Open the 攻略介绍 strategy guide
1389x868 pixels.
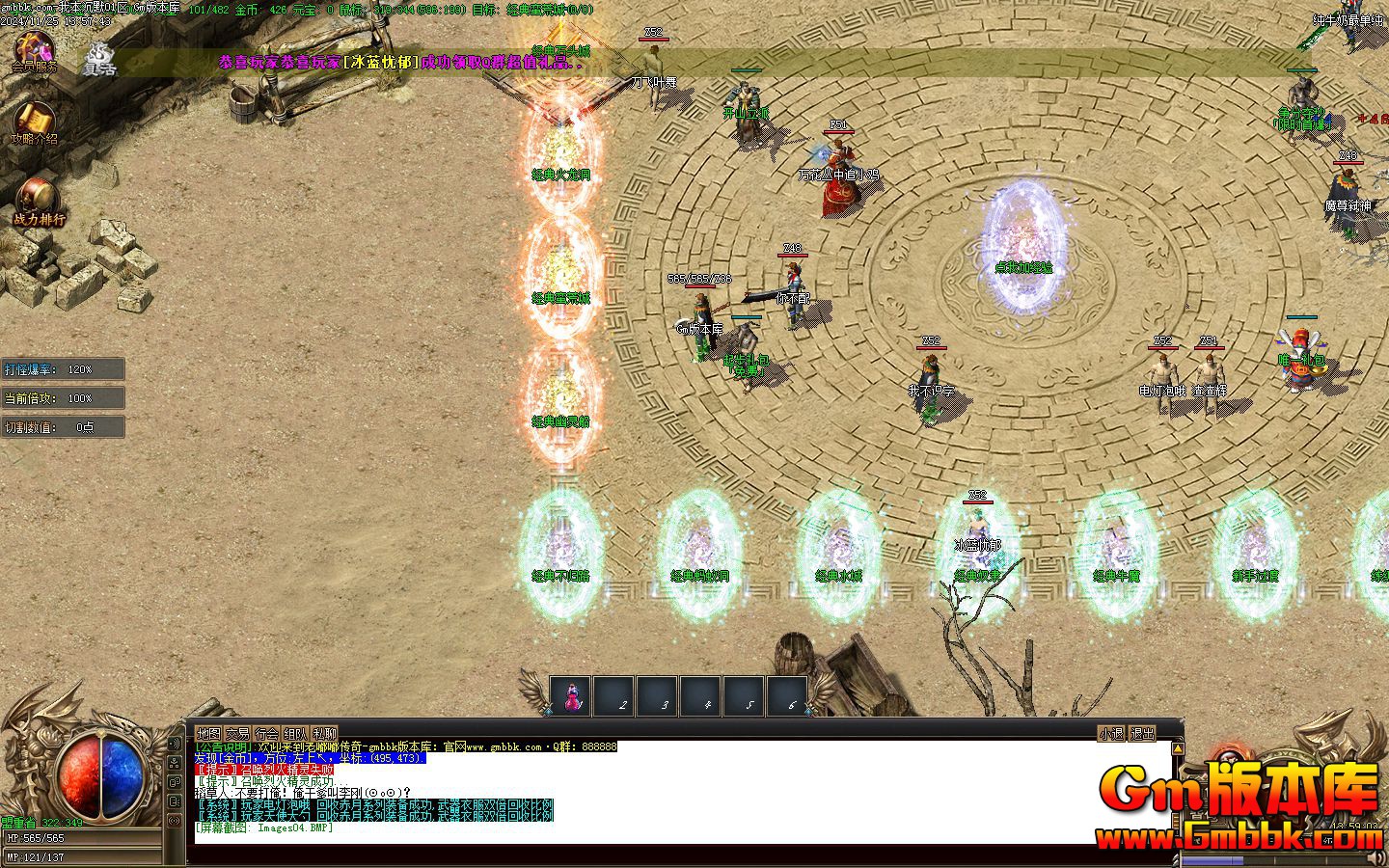point(34,122)
